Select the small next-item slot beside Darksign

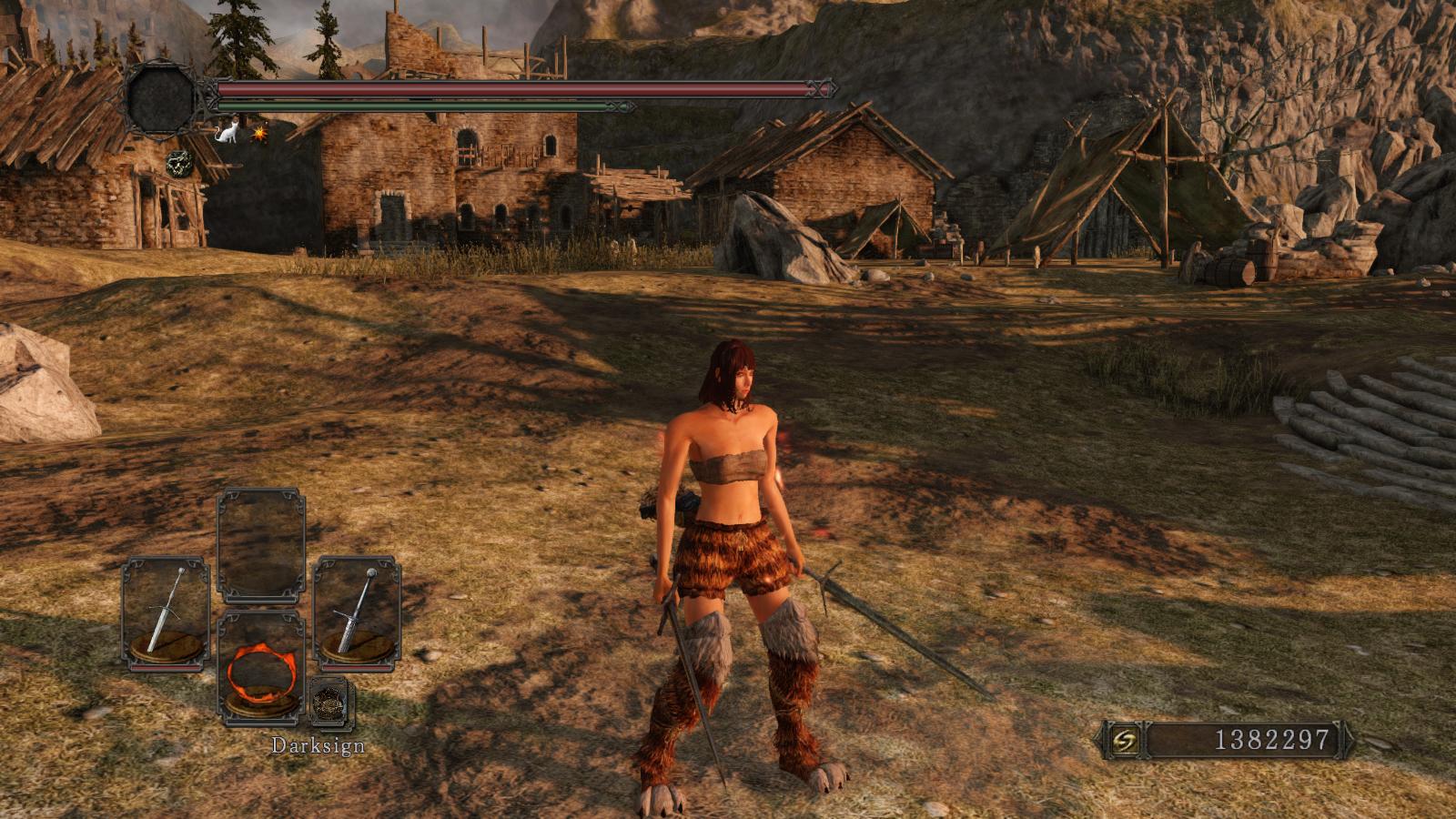[331, 702]
